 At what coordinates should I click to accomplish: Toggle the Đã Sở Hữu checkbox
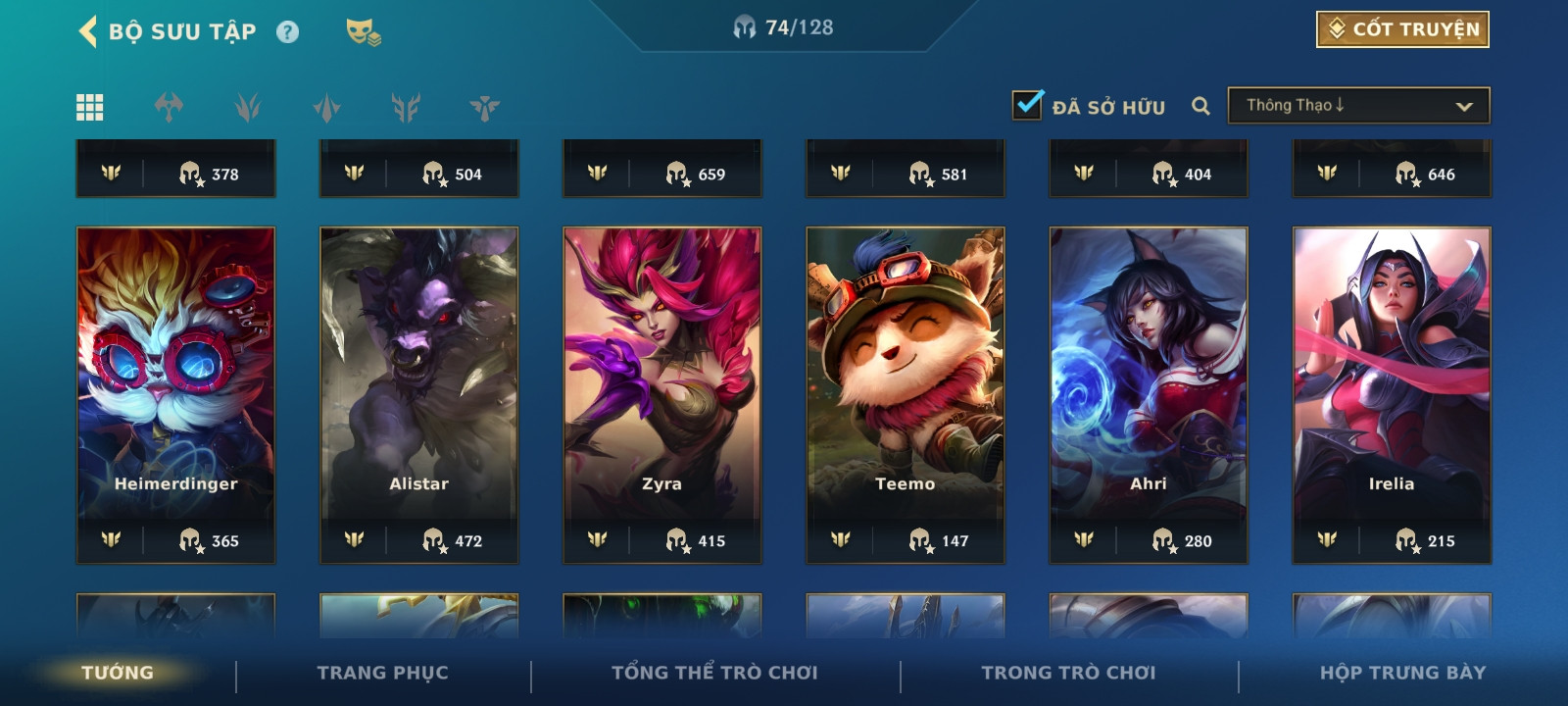(1028, 105)
